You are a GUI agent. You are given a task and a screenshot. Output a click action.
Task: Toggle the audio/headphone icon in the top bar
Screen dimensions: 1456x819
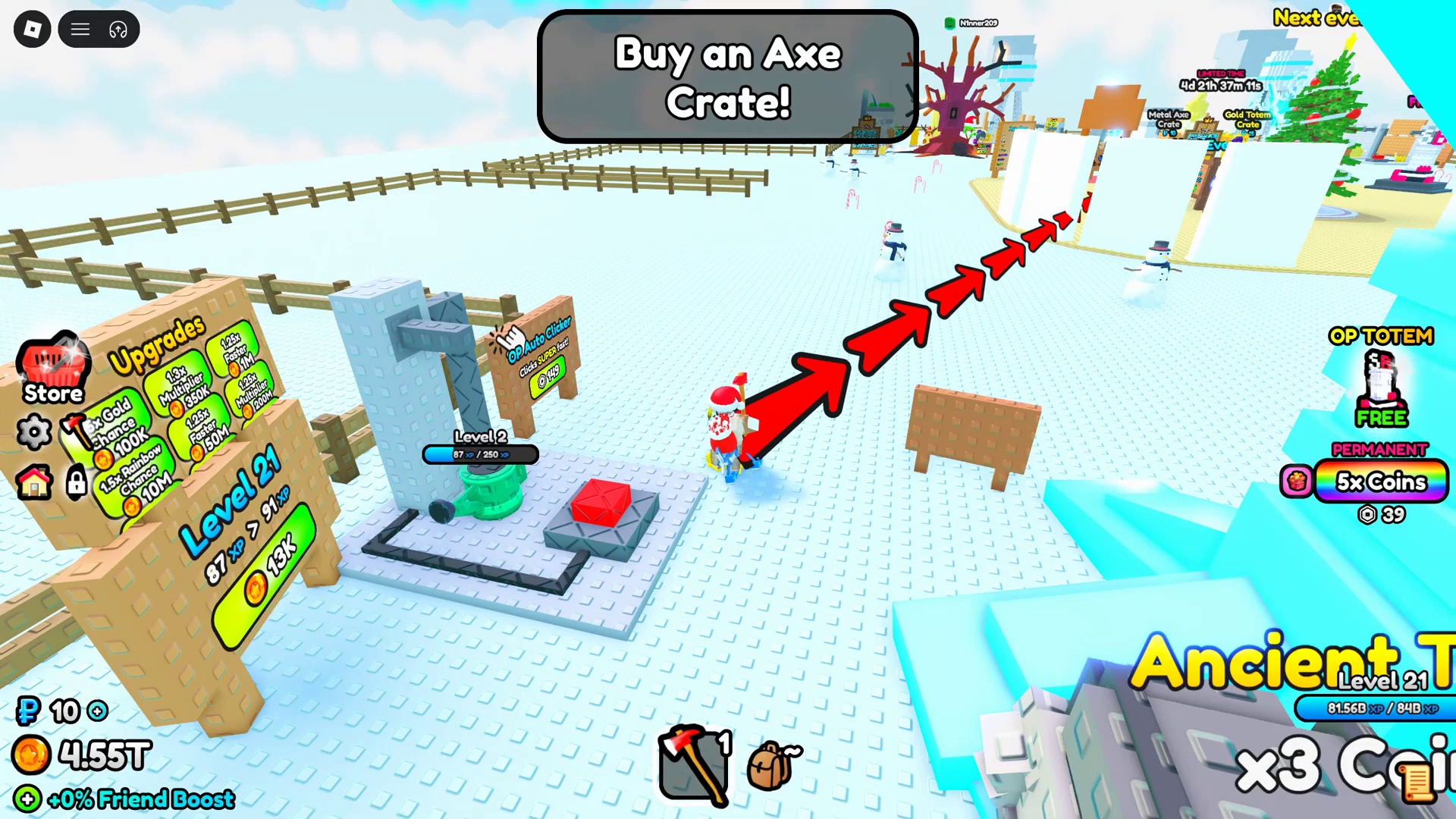click(118, 29)
